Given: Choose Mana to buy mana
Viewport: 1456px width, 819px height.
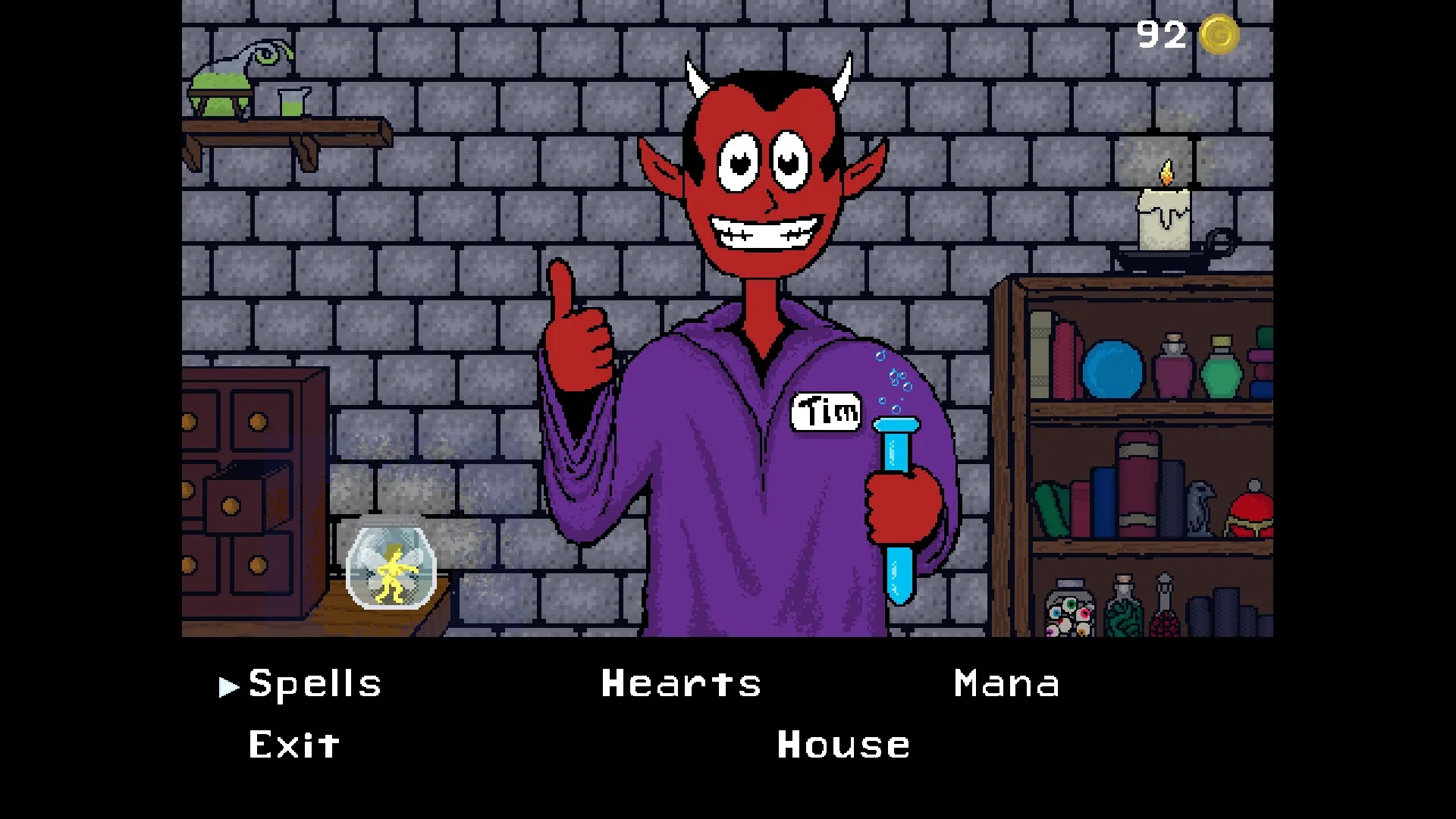Looking at the screenshot, I should point(1006,684).
